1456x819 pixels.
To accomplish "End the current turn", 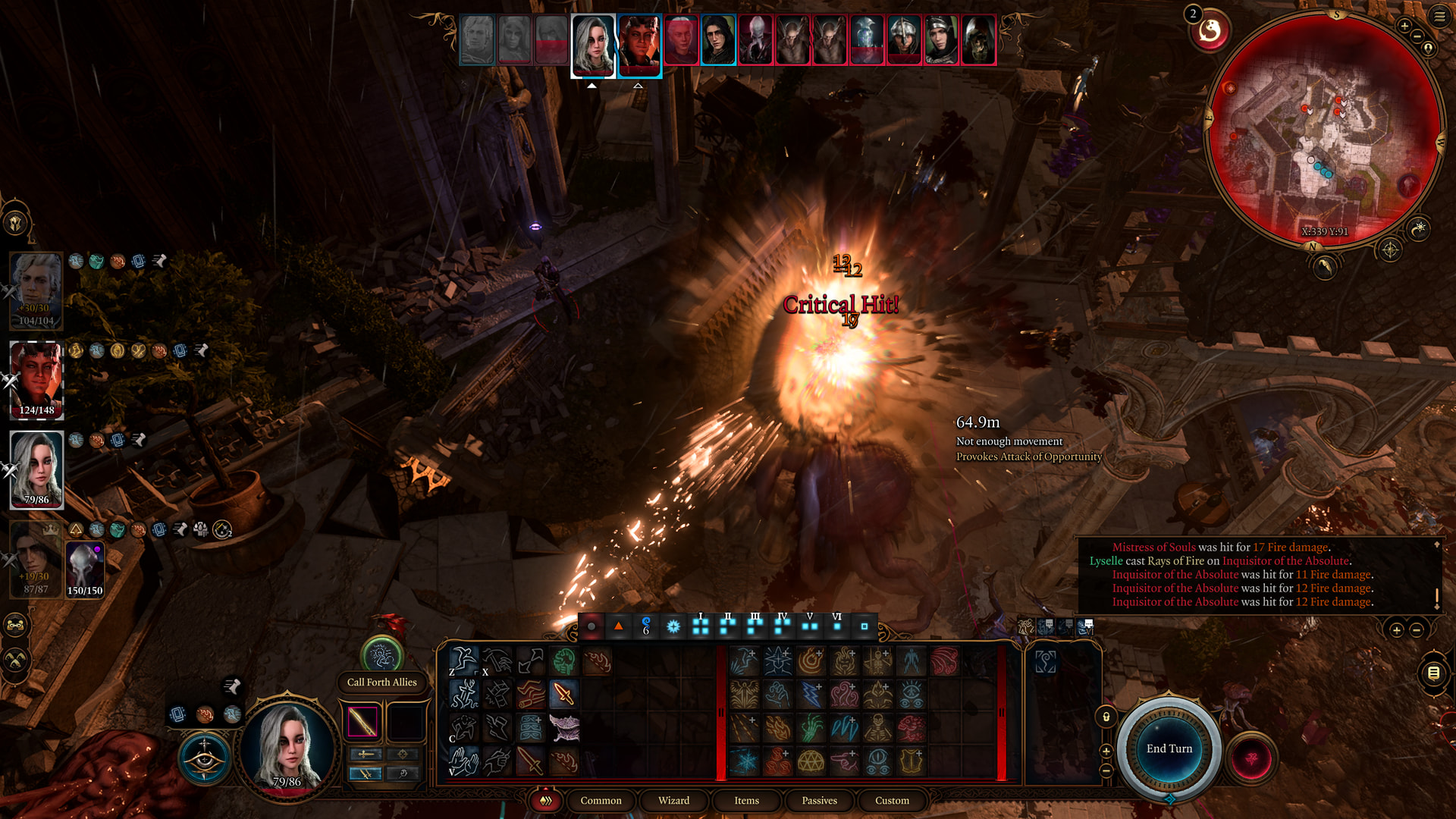I will [x=1169, y=748].
